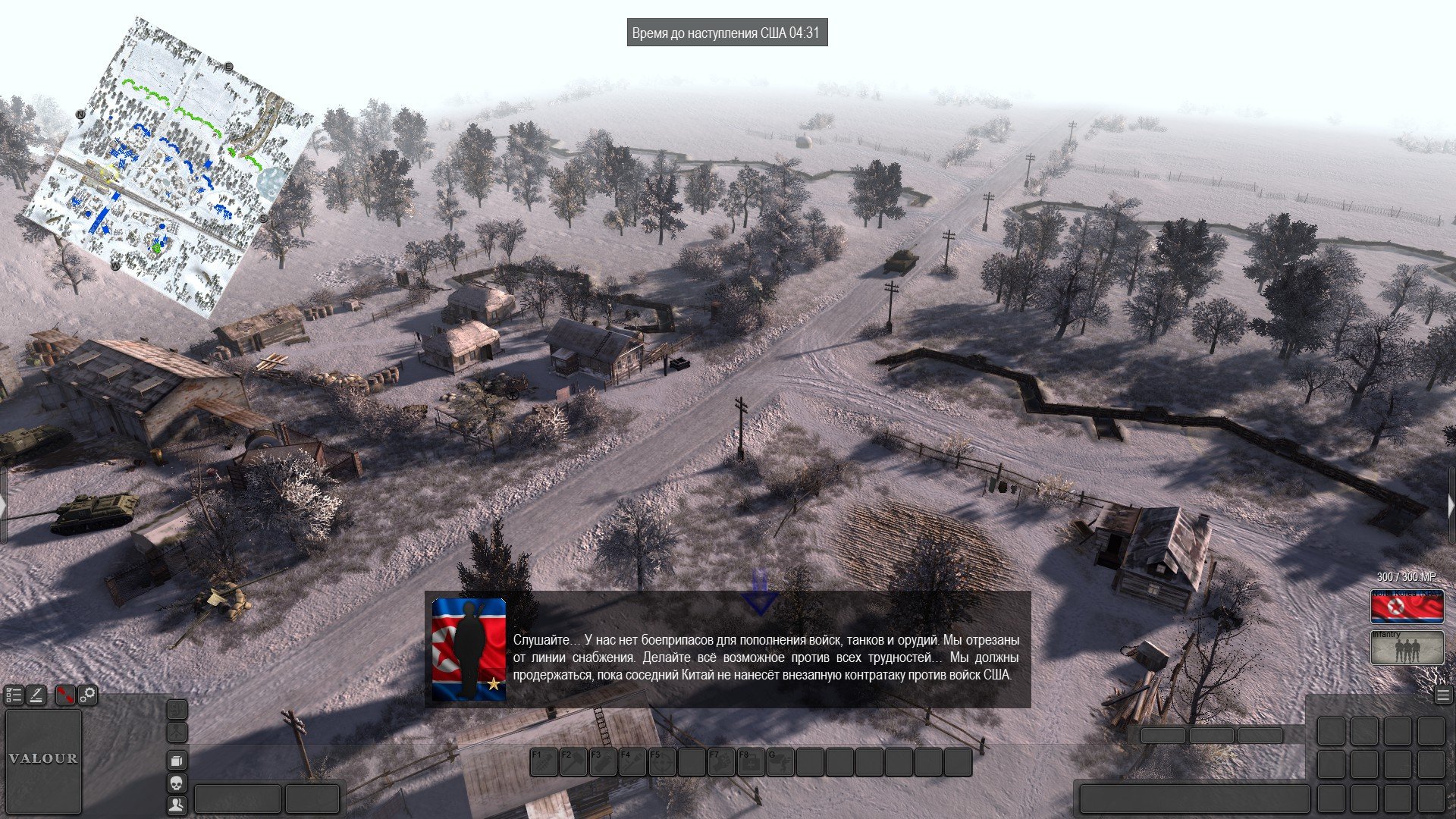
Task: Click the commander briefing dialogue portrait
Action: tap(469, 649)
